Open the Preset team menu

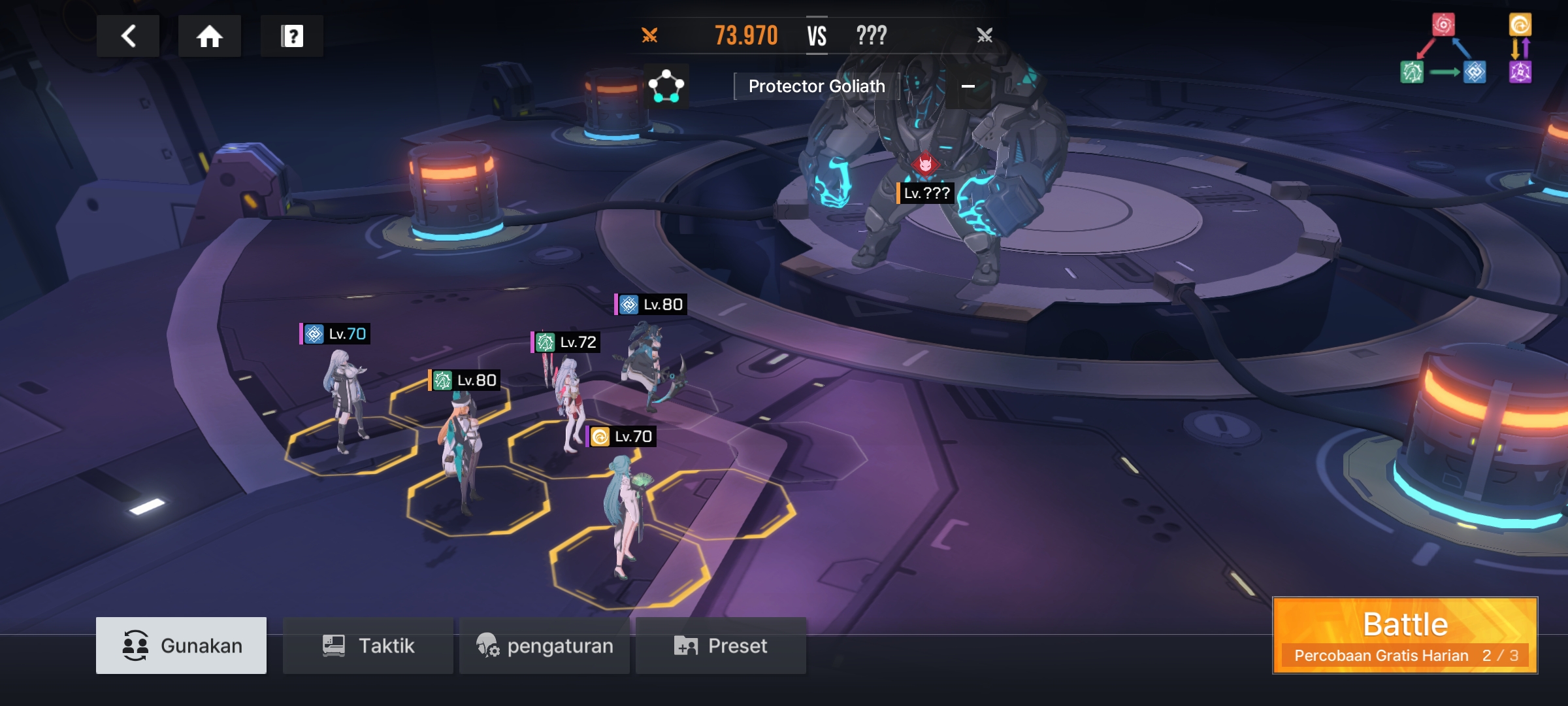tap(721, 645)
